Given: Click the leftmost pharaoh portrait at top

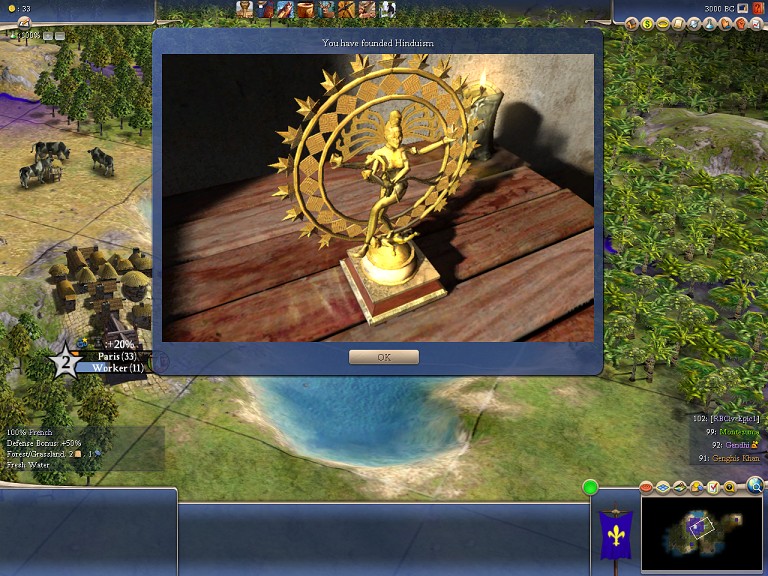Looking at the screenshot, I should (245, 9).
